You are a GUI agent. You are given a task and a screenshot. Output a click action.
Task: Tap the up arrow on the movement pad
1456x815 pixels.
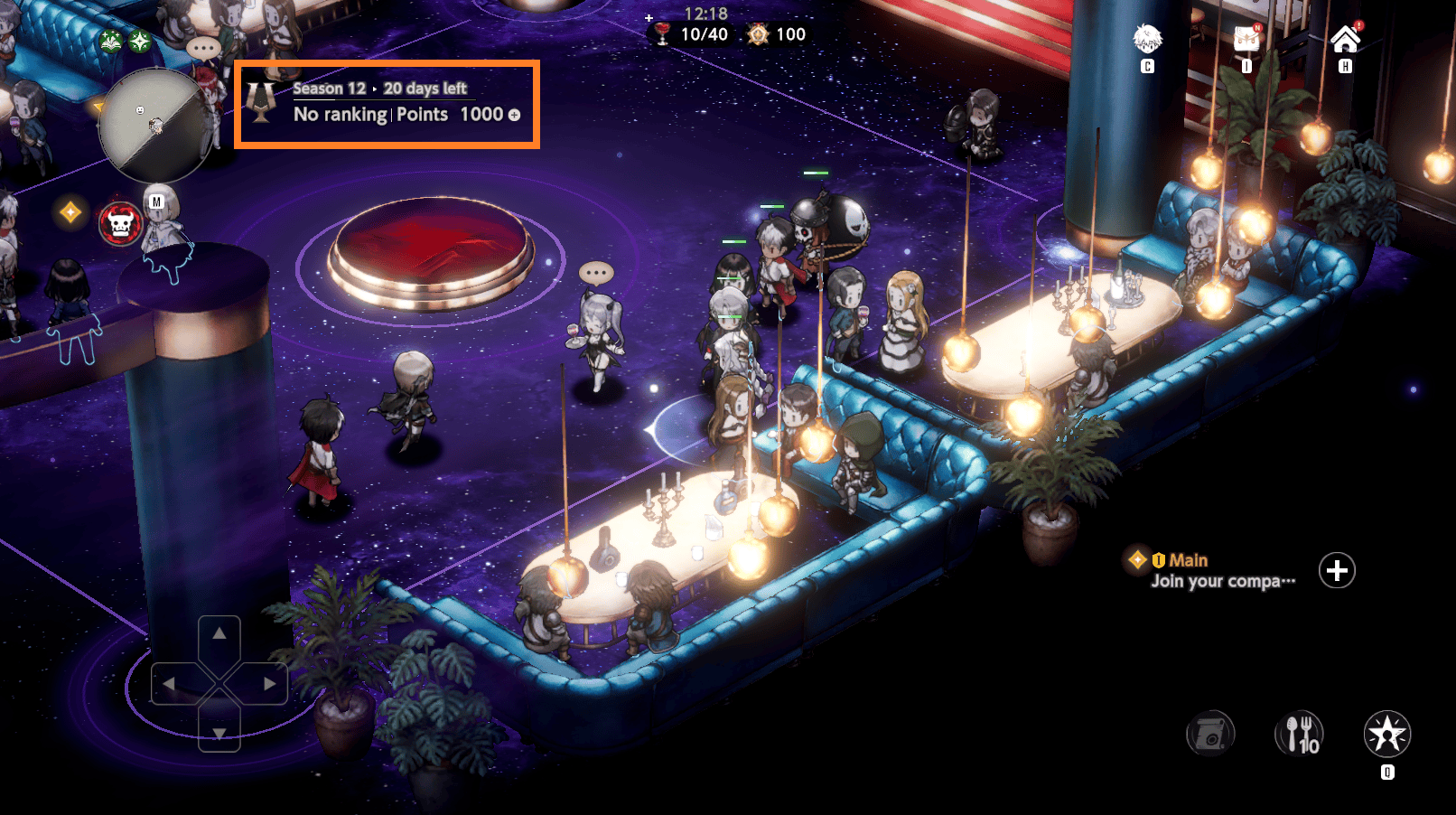coord(219,634)
